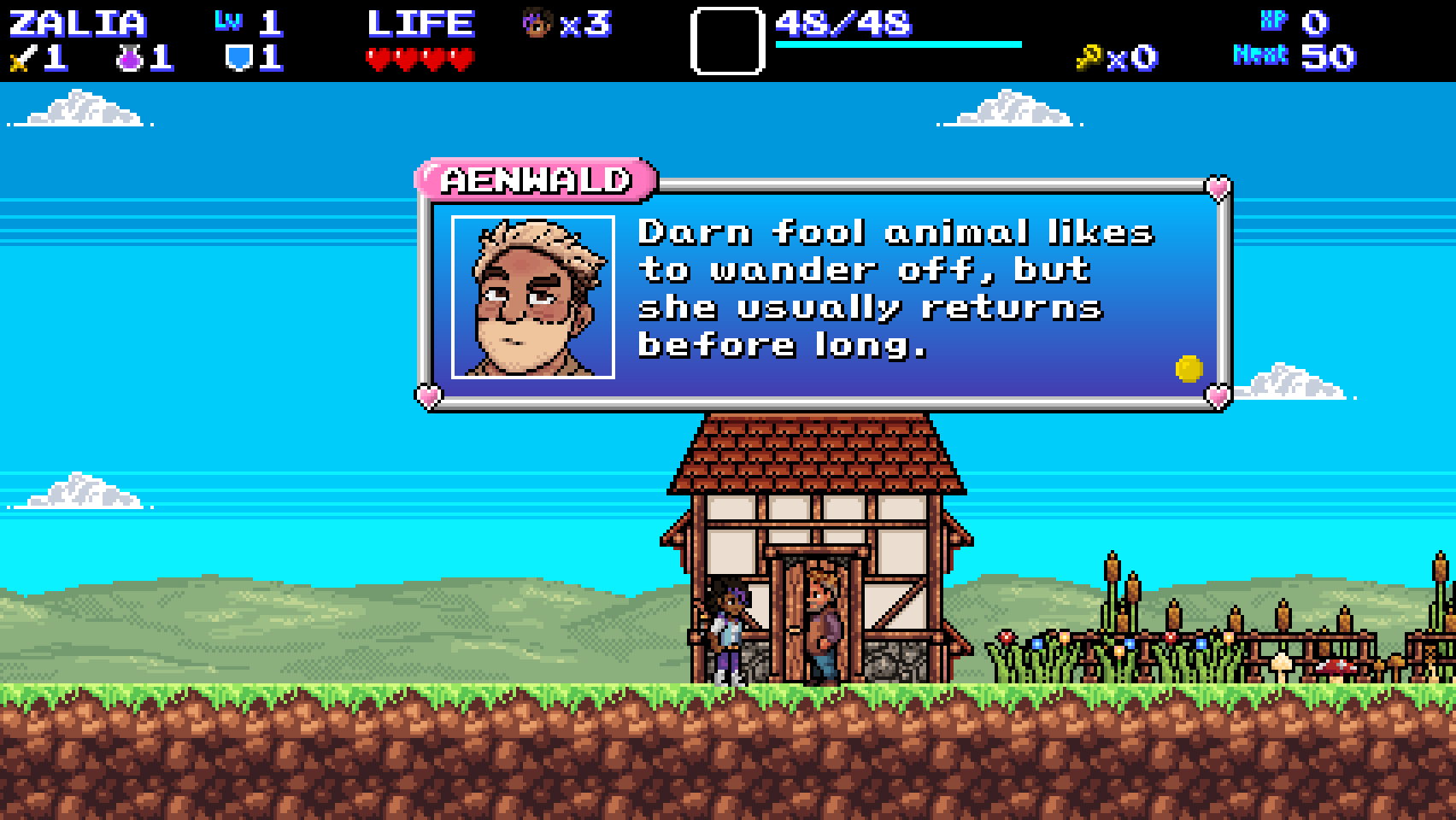The width and height of the screenshot is (1456, 820).
Task: Click the AENWALD nameplate banner
Action: (537, 179)
